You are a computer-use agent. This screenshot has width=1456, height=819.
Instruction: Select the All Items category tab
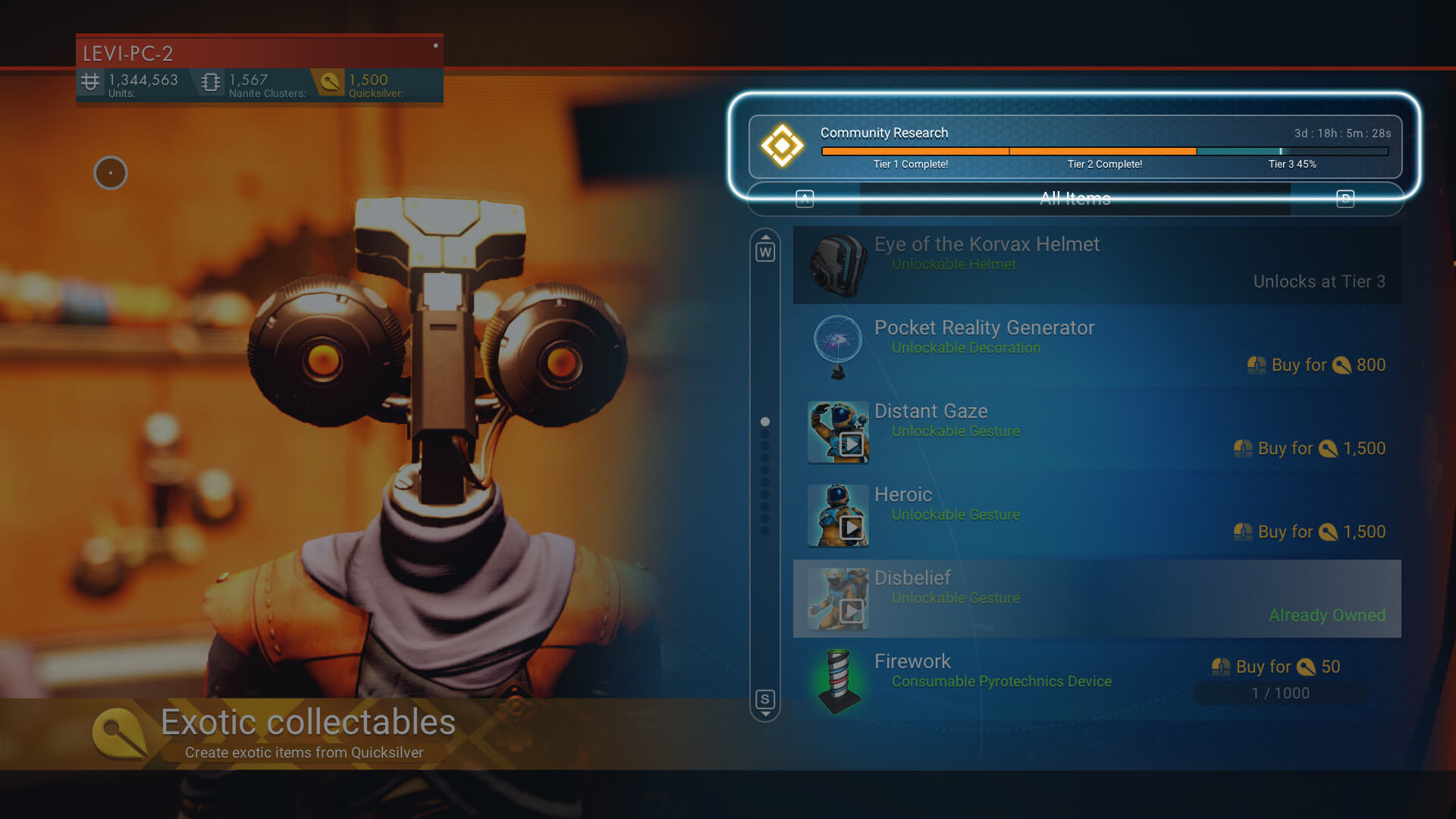click(x=1075, y=199)
